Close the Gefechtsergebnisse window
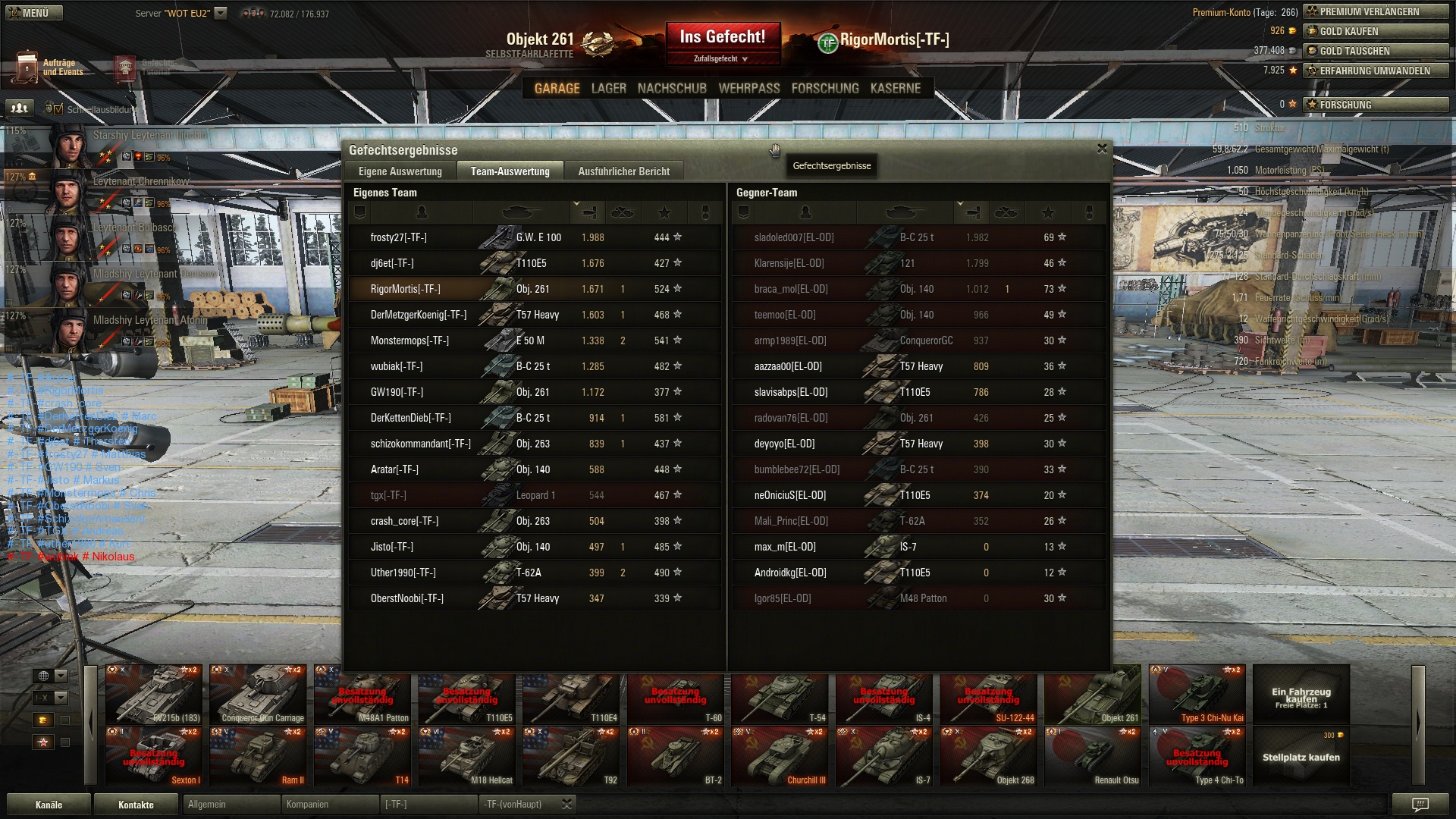This screenshot has height=819, width=1456. [x=1102, y=149]
